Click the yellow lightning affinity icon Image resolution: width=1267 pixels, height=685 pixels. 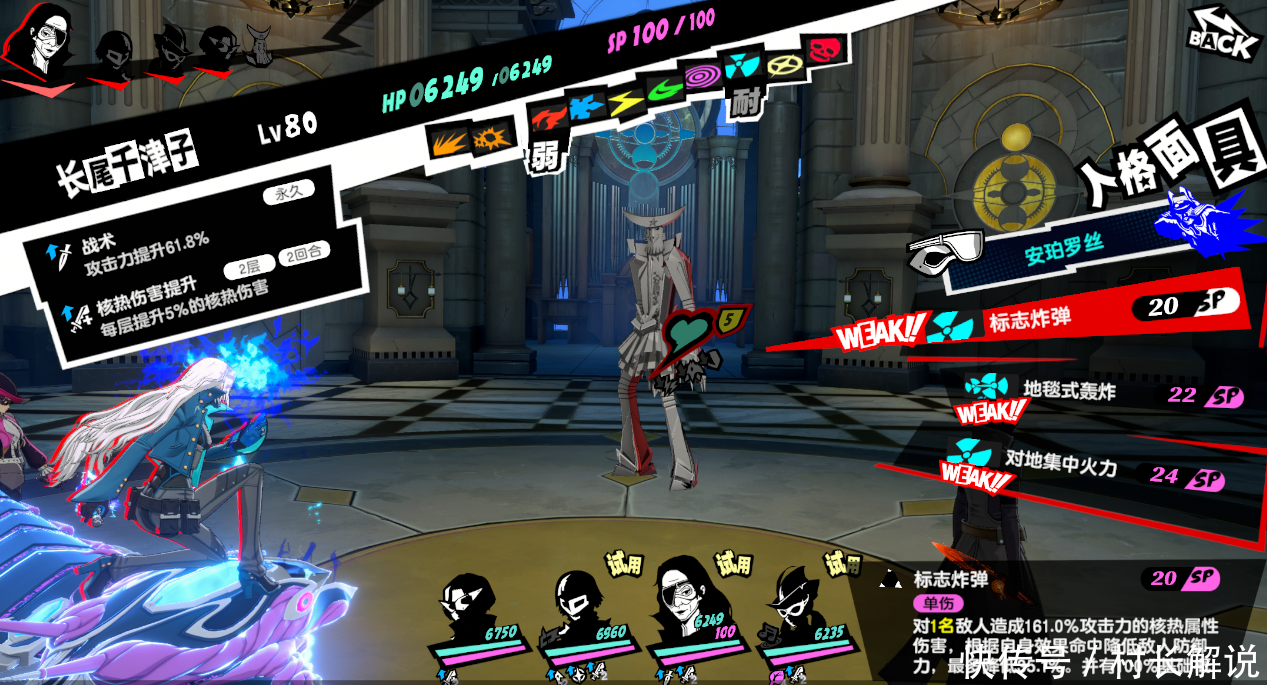coord(625,100)
